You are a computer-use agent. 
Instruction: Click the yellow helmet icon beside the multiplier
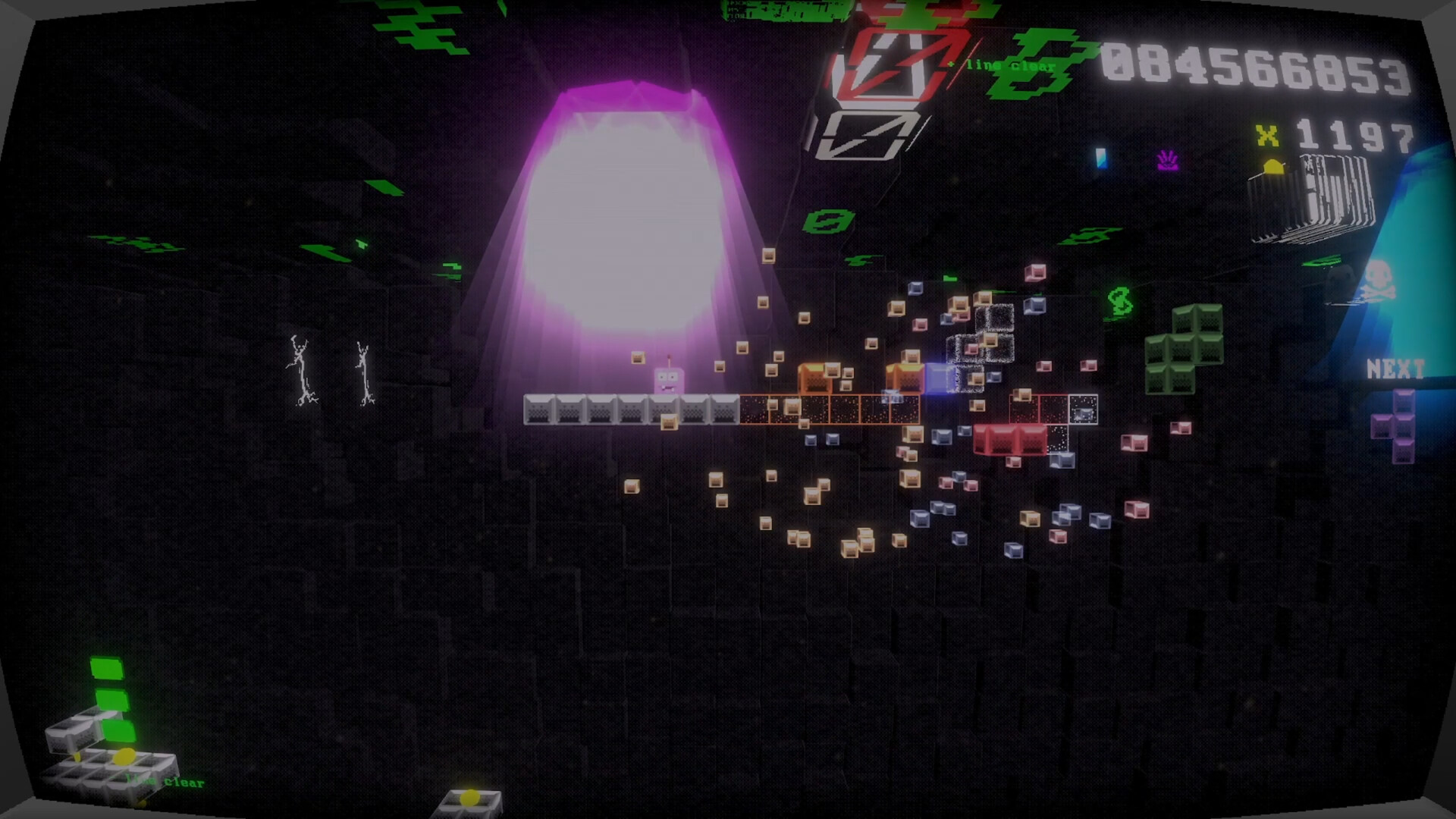pyautogui.click(x=1274, y=166)
